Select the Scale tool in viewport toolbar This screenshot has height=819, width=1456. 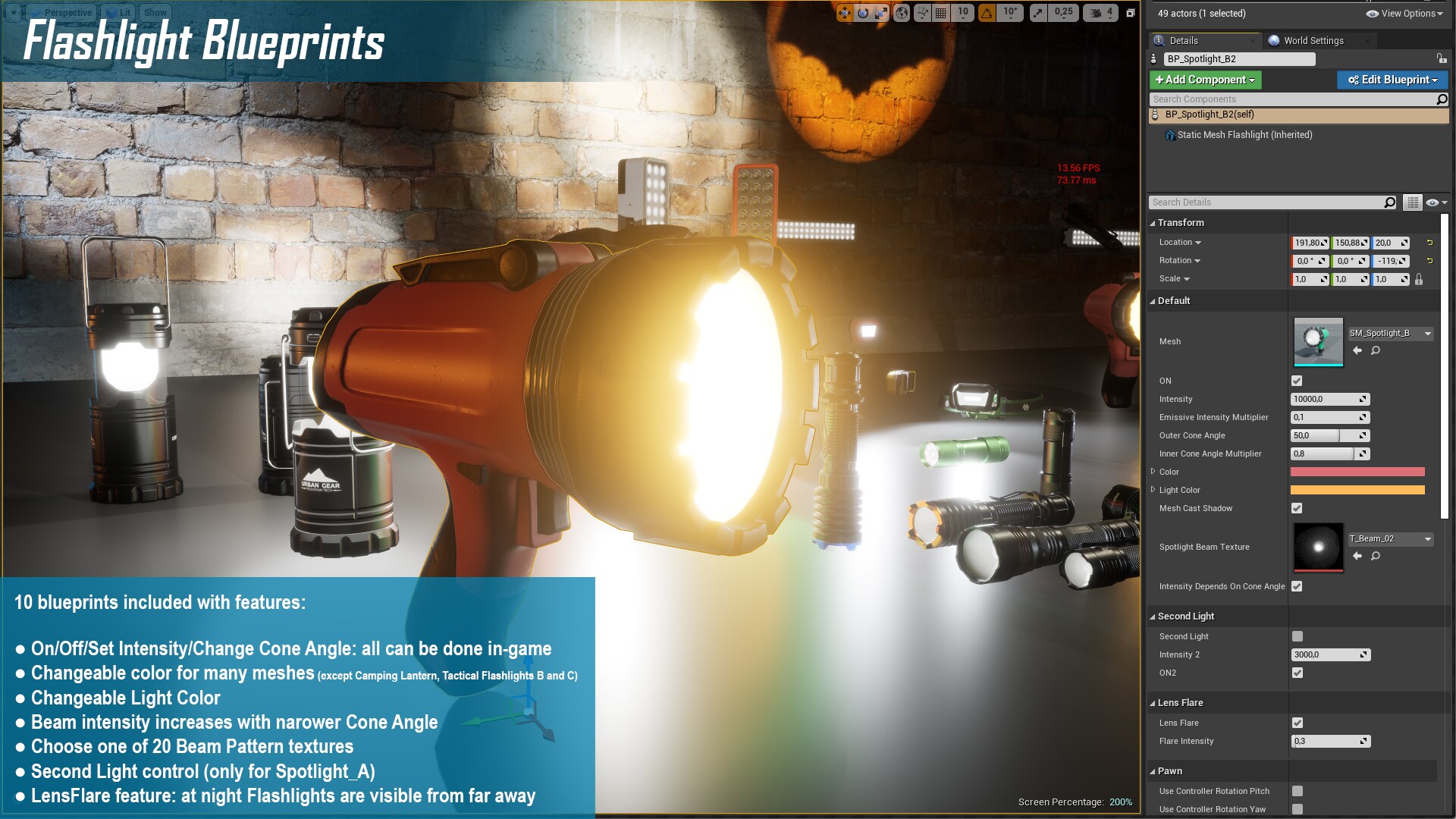(881, 13)
